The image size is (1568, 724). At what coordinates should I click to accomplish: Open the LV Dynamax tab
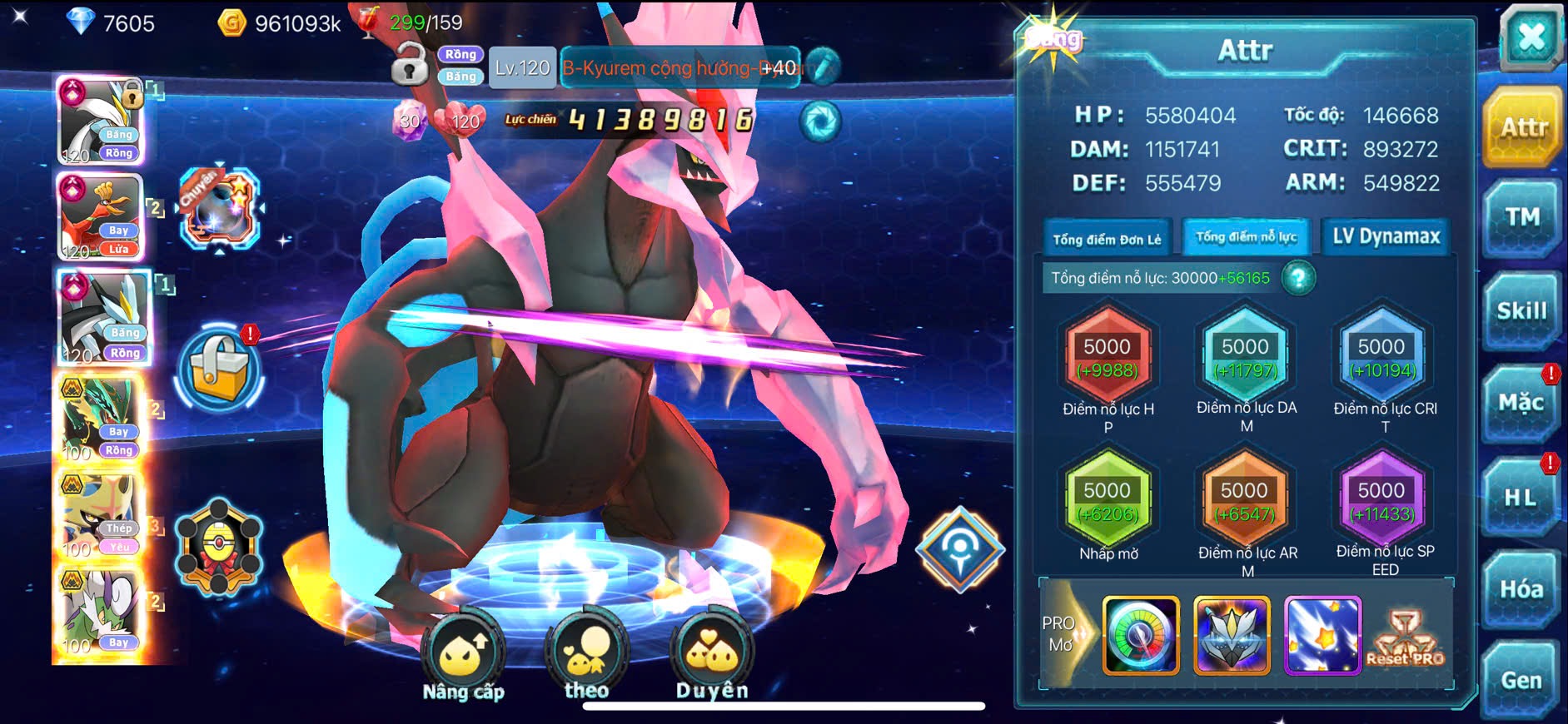tap(1386, 237)
